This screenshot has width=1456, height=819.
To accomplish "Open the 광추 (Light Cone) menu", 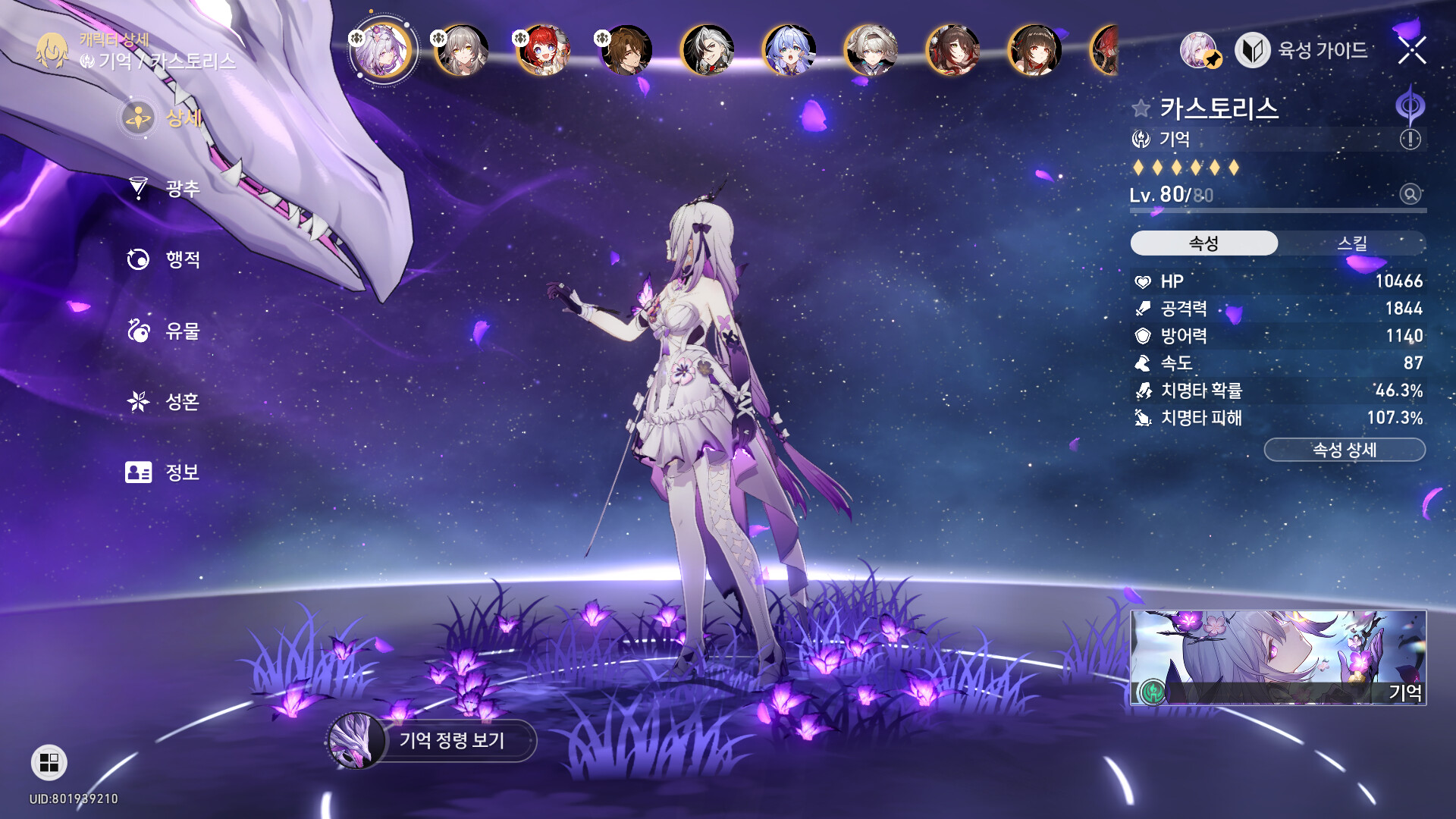I will pyautogui.click(x=181, y=188).
